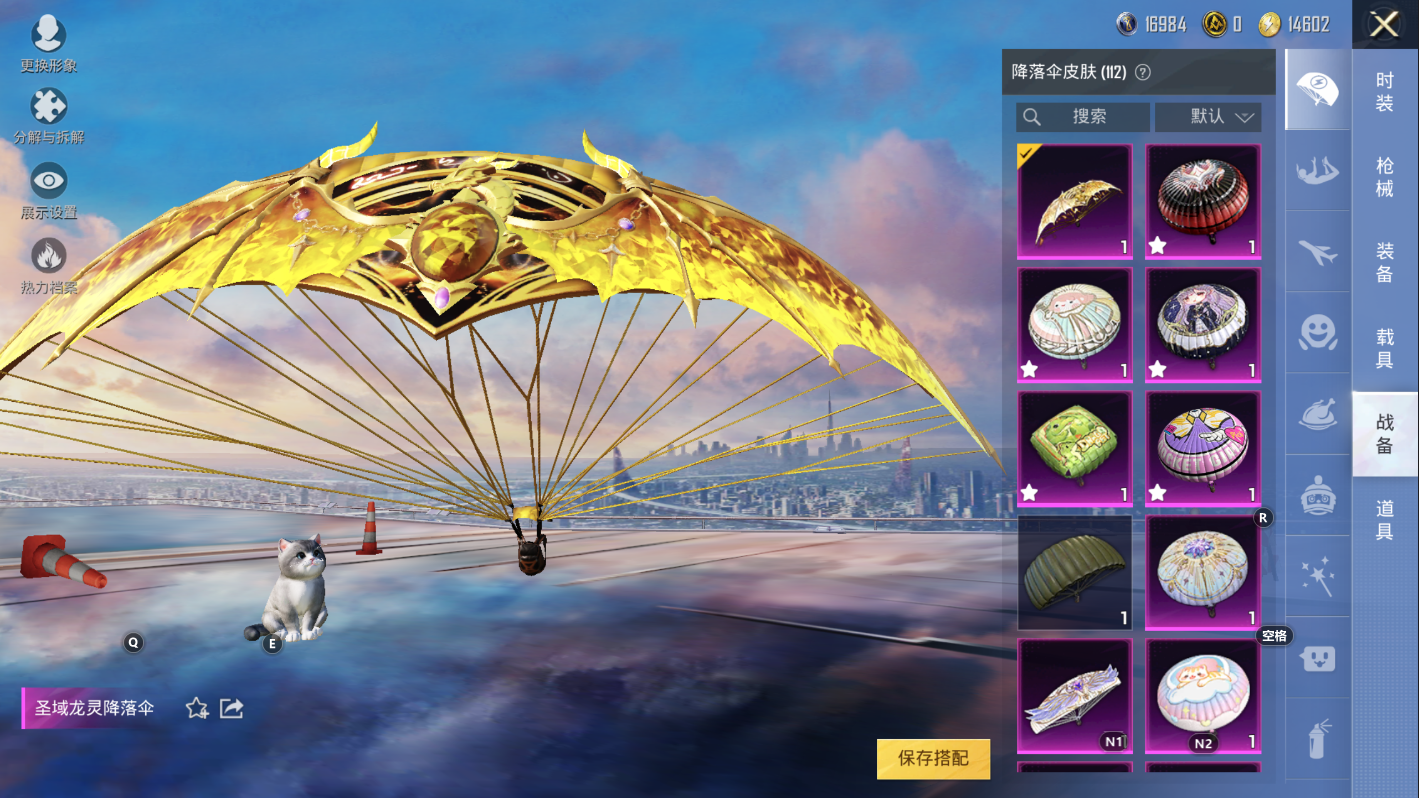
Task: Switch to the 道具 tab
Action: coord(1384,520)
